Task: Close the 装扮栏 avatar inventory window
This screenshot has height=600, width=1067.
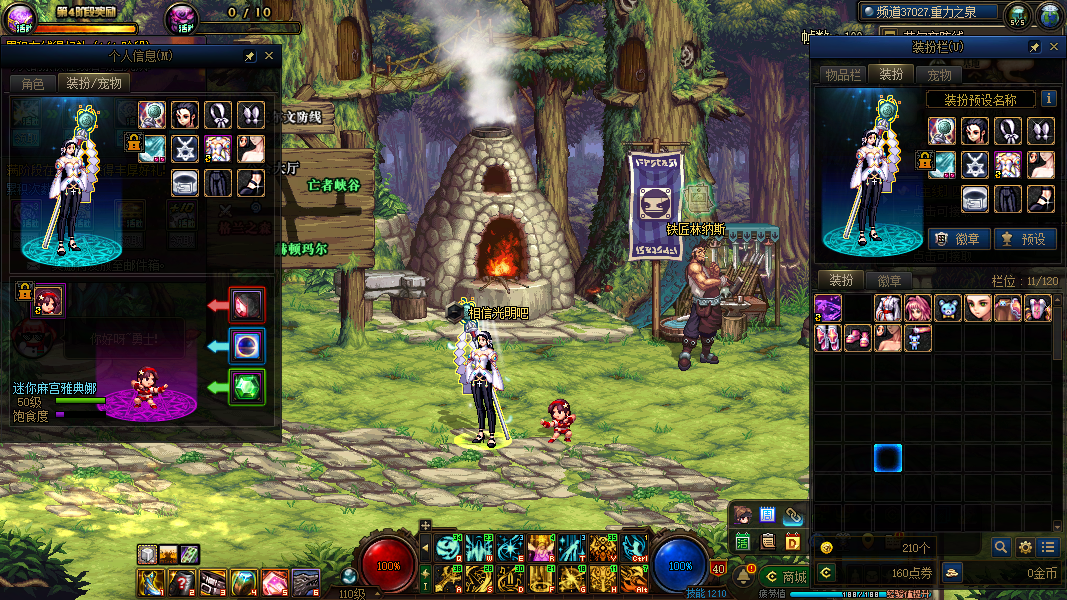Action: (x=1054, y=47)
